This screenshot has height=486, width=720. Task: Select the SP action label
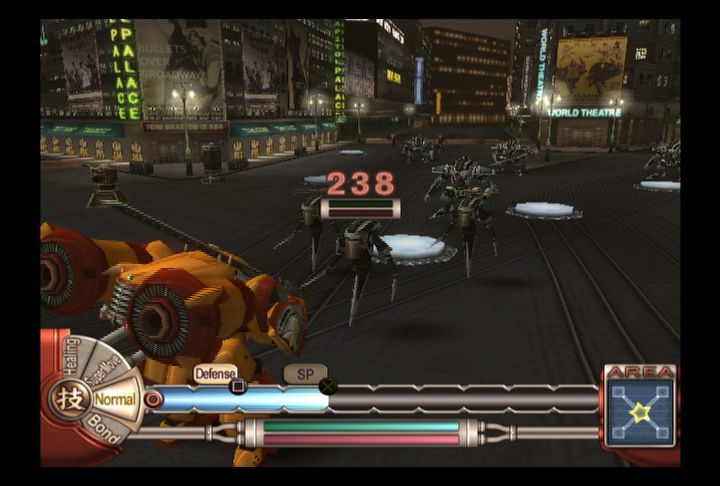tap(305, 373)
